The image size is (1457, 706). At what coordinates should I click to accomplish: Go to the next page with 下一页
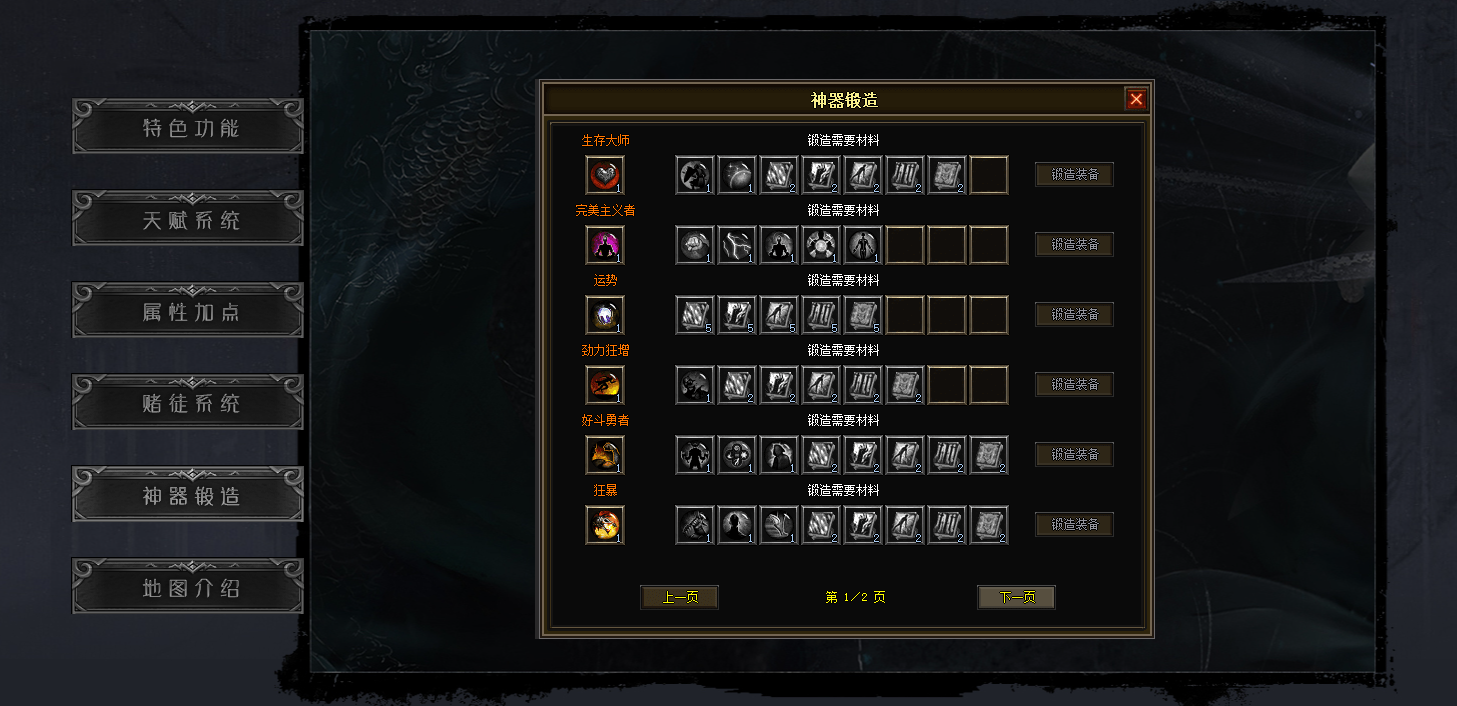(1016, 597)
